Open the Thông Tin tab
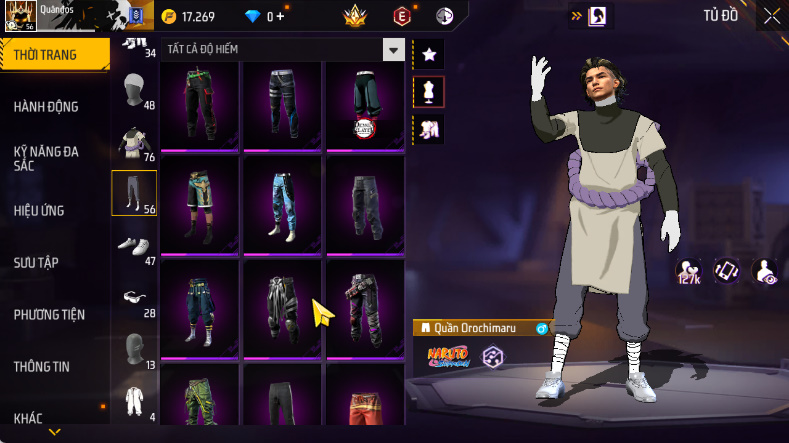The width and height of the screenshot is (789, 443). coord(42,367)
